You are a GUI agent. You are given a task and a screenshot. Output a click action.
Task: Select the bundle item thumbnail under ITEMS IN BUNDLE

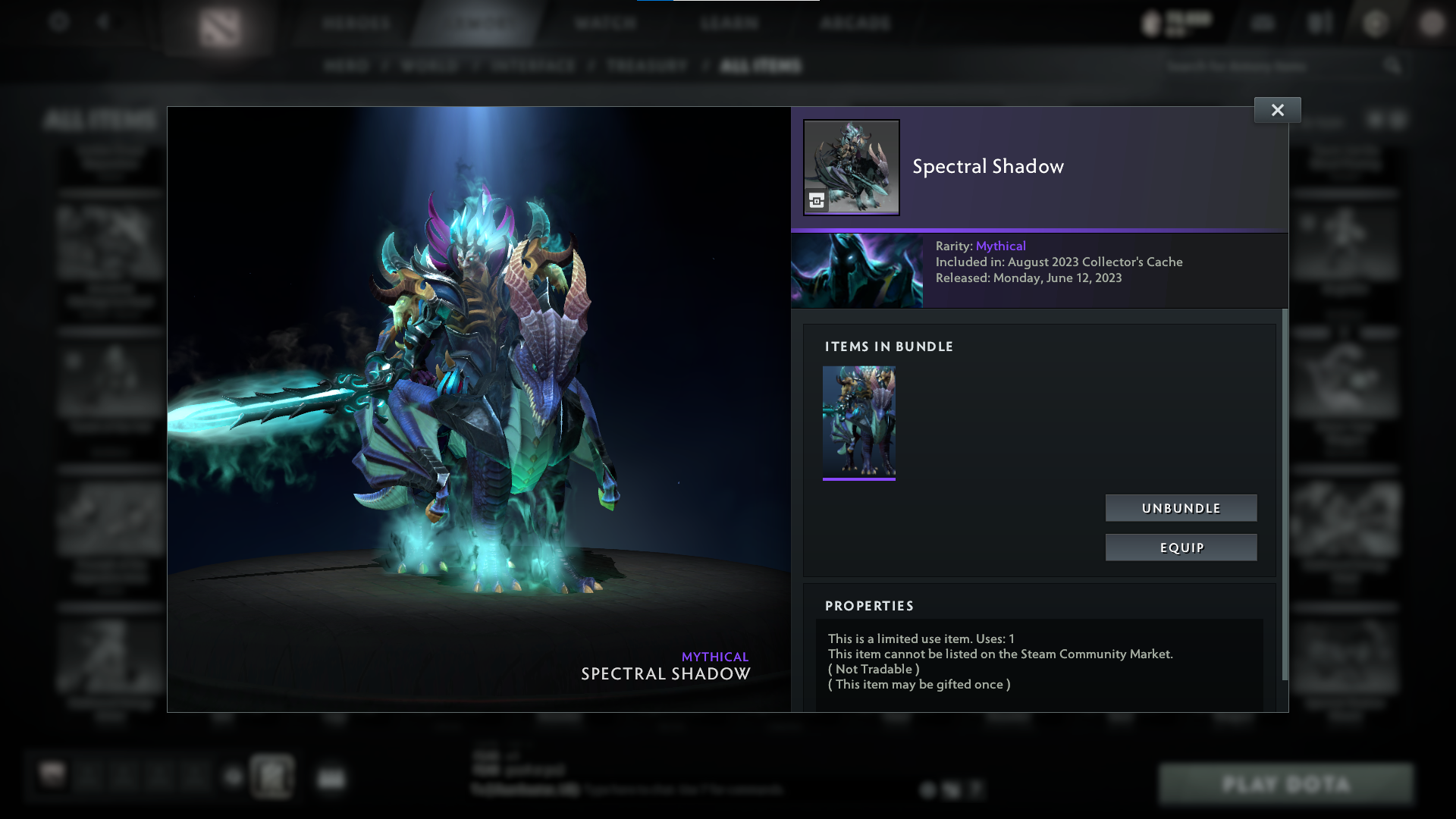(x=859, y=421)
